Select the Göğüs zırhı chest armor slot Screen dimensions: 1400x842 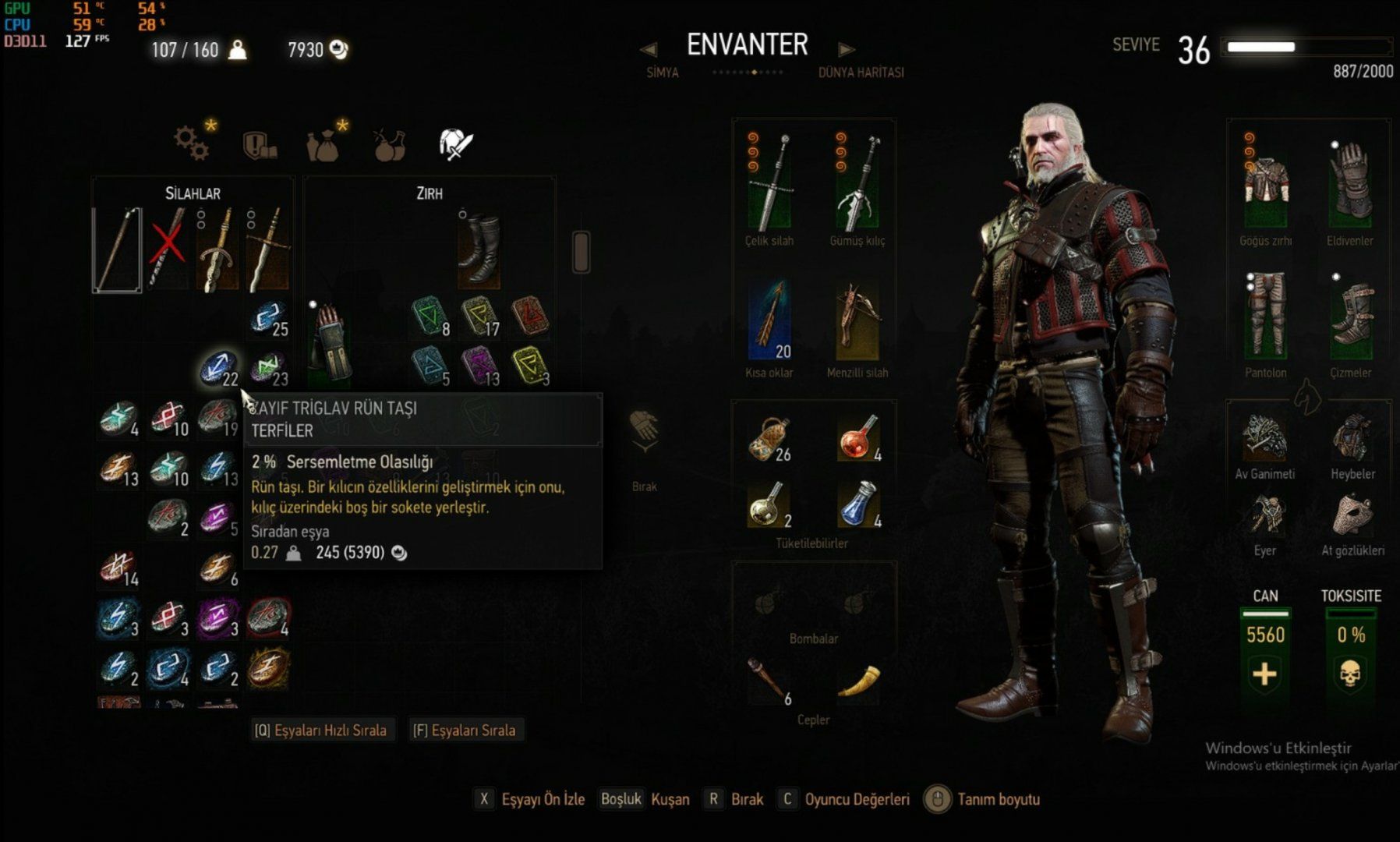[x=1266, y=183]
